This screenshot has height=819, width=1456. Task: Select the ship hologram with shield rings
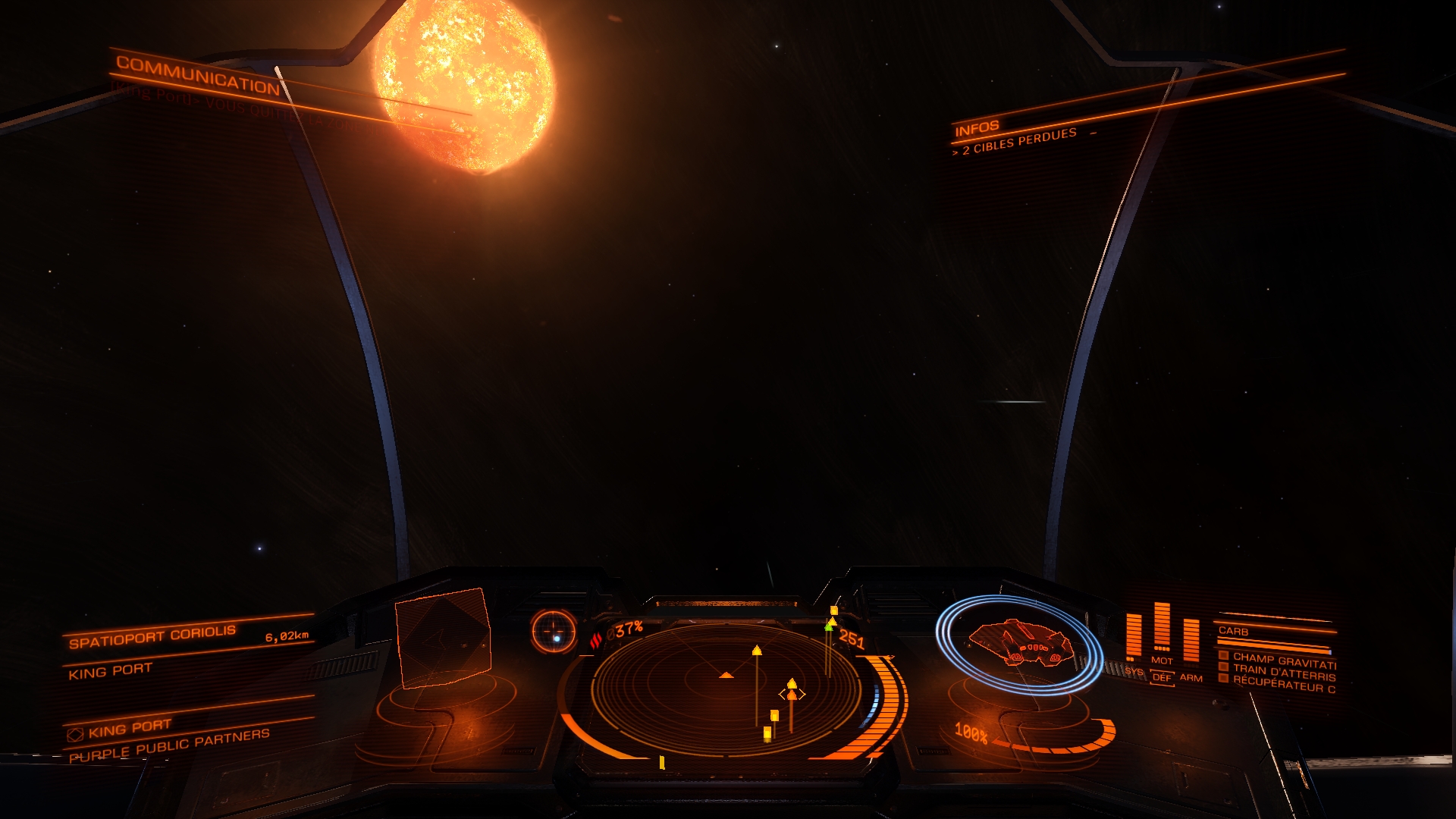(x=1018, y=645)
